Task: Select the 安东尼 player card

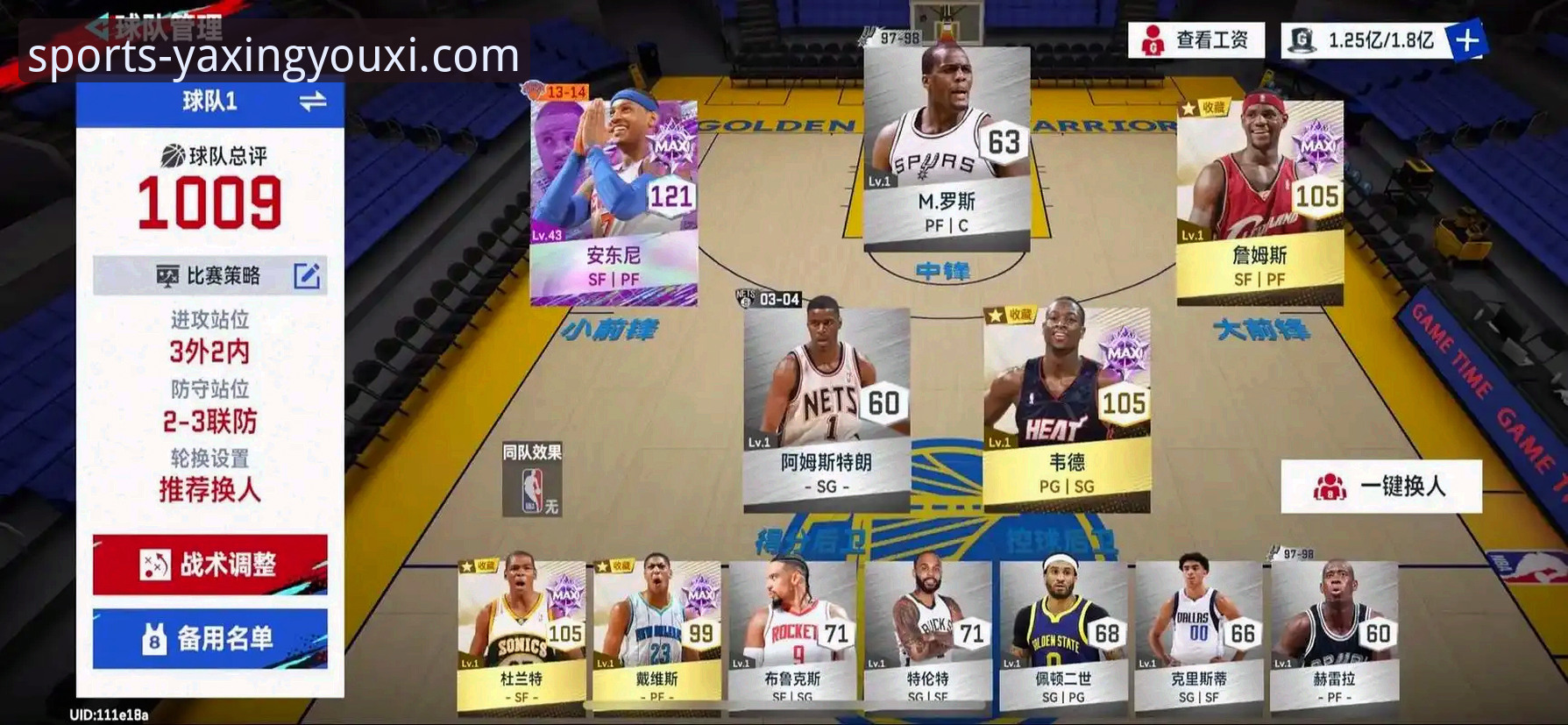Action: [614, 202]
